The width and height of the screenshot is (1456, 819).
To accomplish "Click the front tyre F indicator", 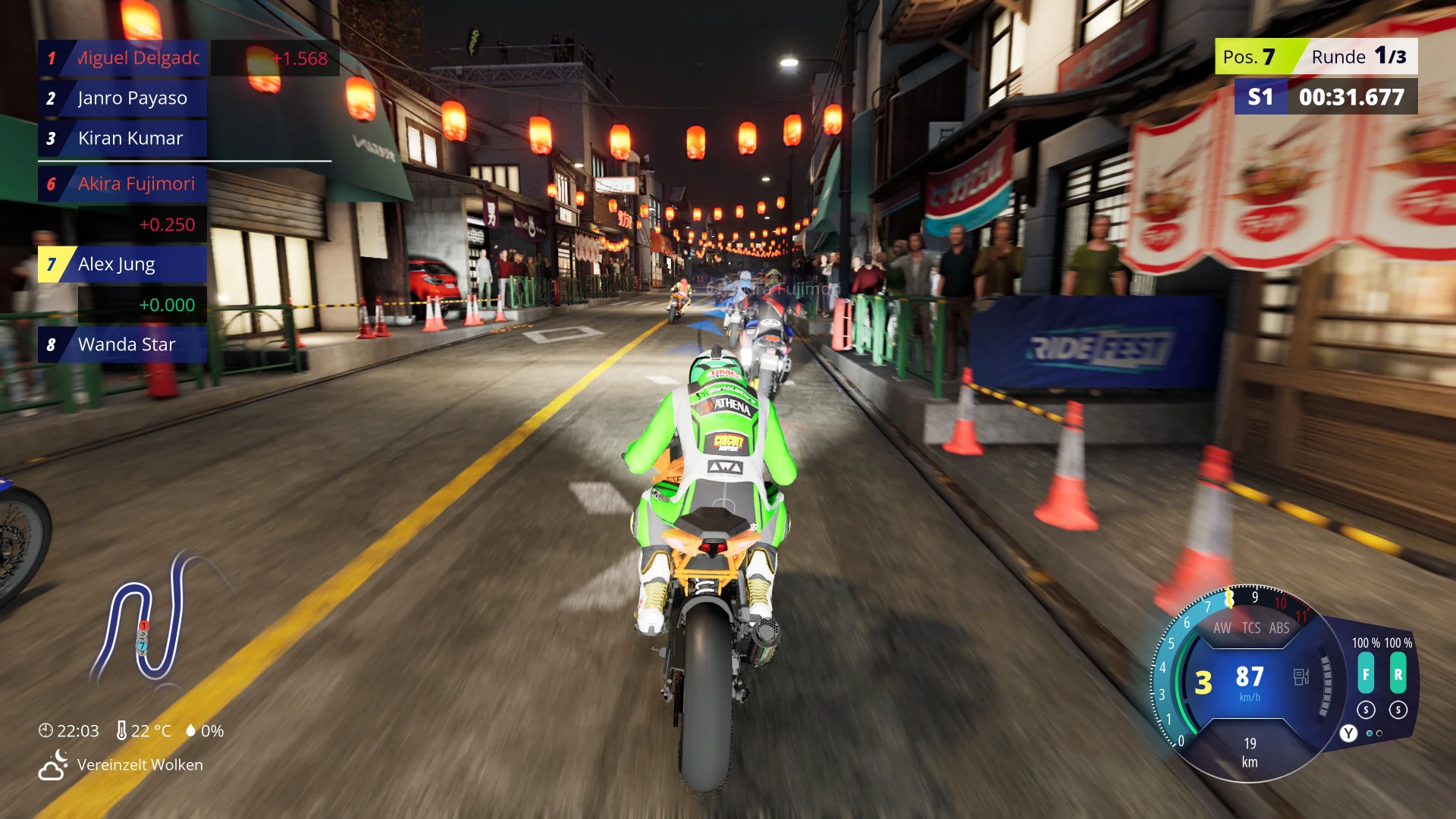I will (1366, 675).
